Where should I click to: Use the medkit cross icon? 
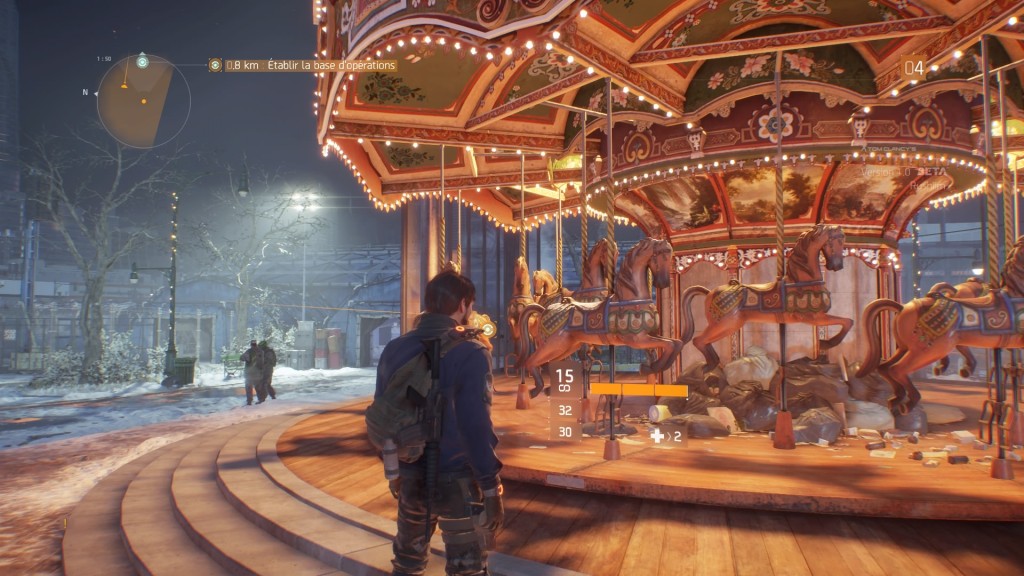tap(657, 436)
